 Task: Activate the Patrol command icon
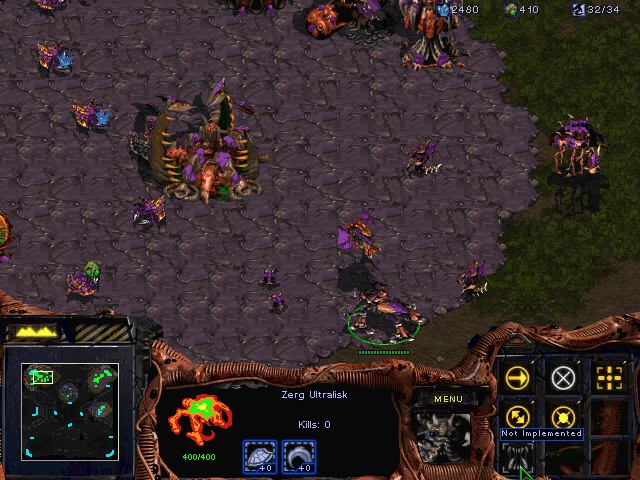[x=518, y=416]
